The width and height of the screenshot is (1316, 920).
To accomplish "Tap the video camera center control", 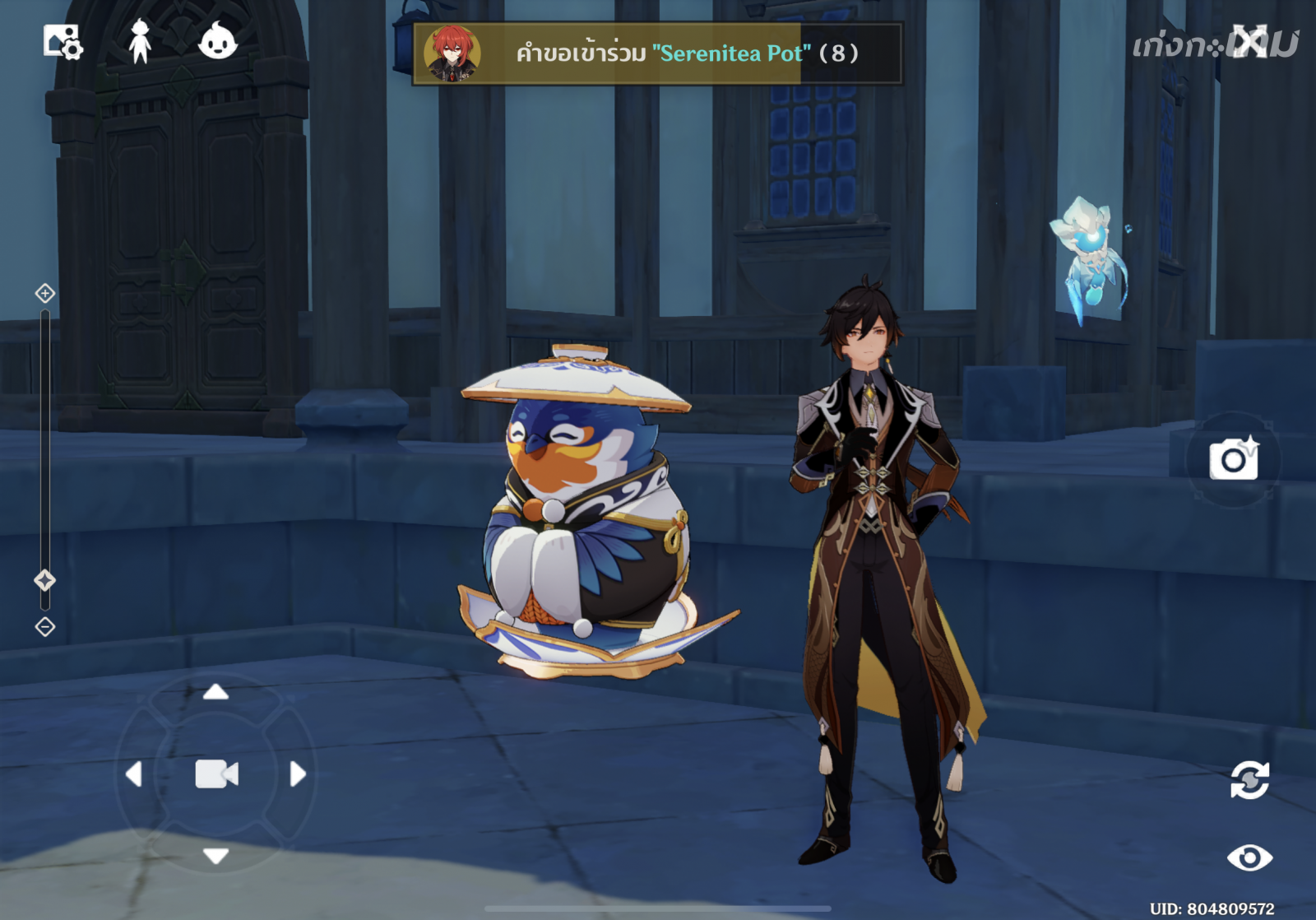I will point(216,774).
